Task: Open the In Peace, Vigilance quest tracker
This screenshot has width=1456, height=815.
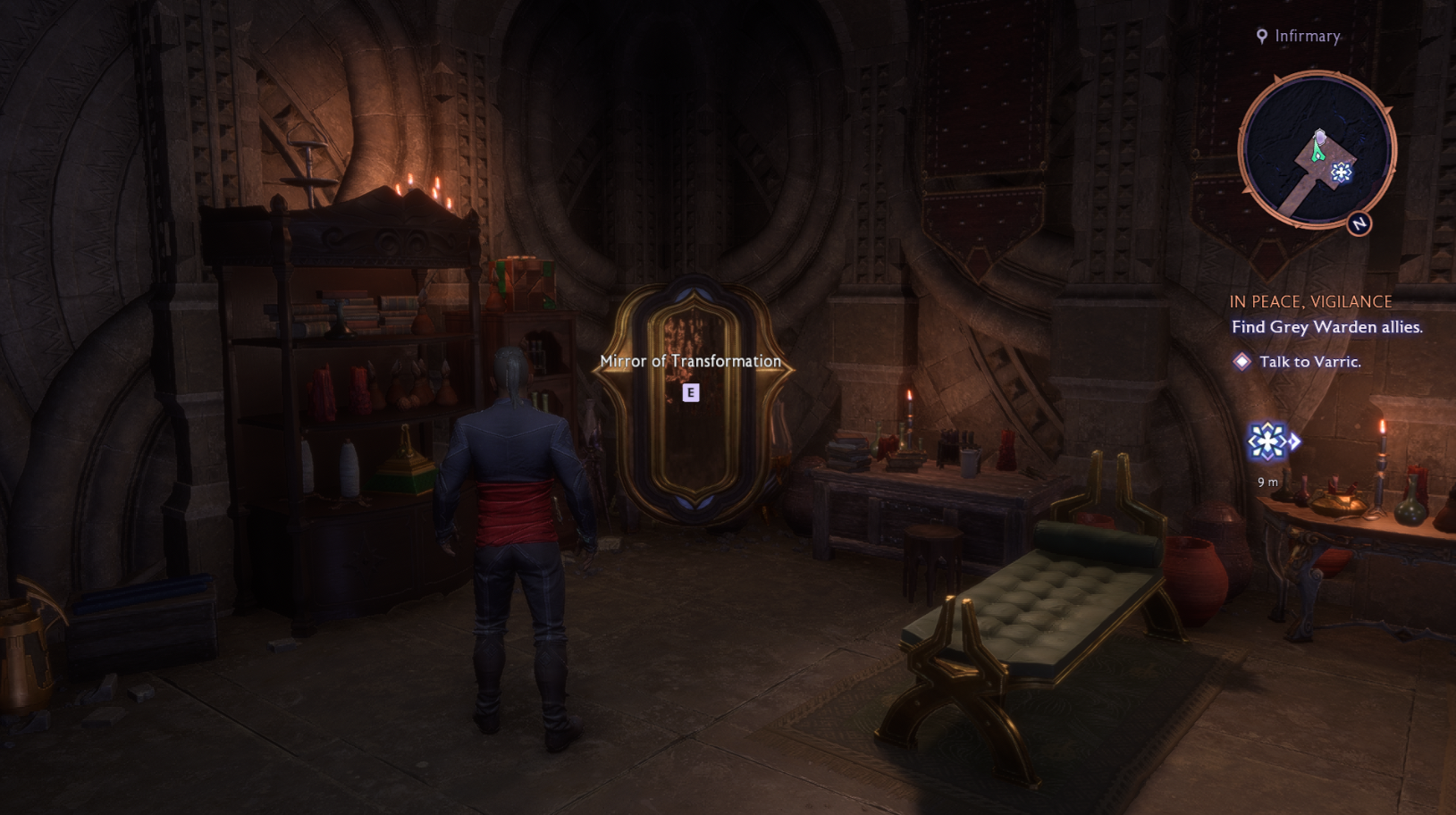Action: pos(1310,302)
